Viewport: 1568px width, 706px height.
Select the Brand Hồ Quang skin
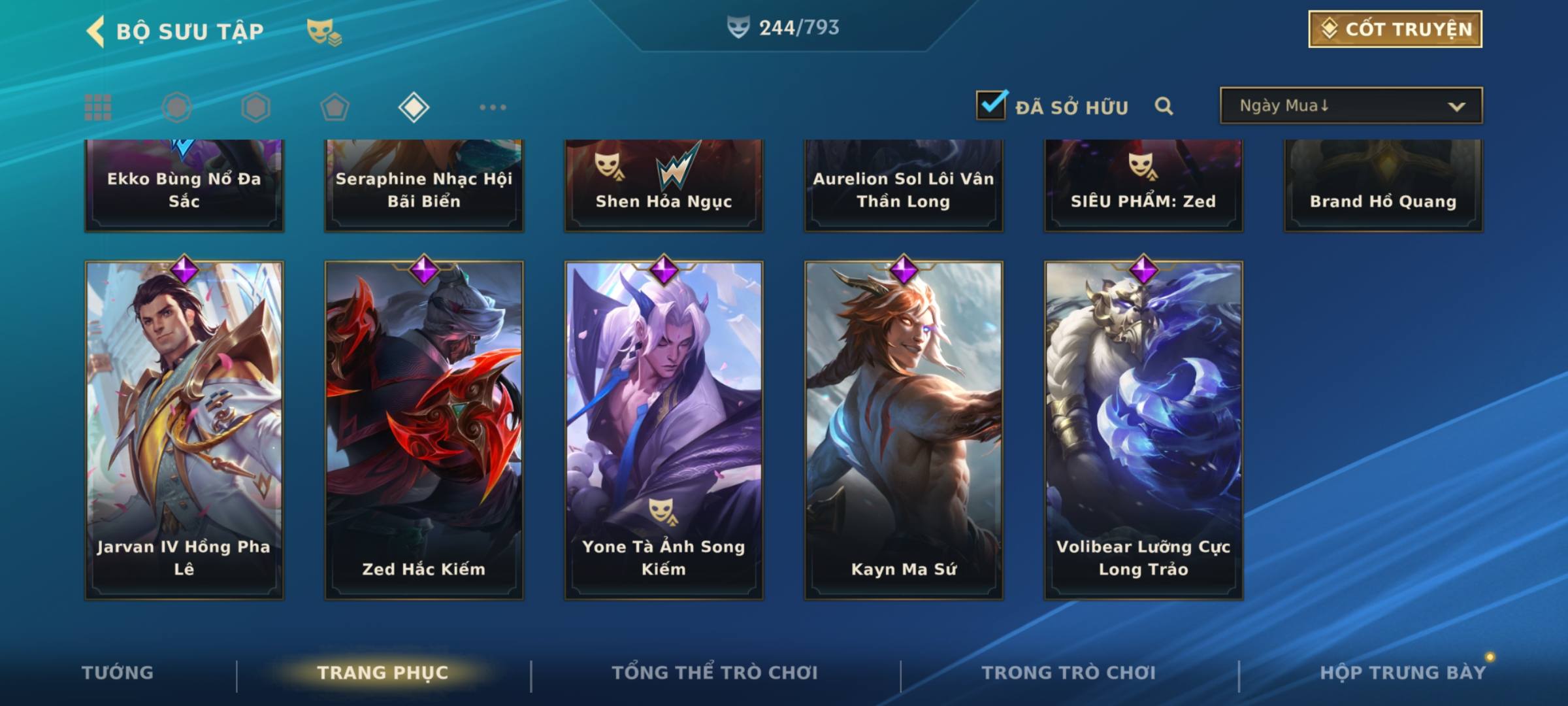[x=1383, y=186]
